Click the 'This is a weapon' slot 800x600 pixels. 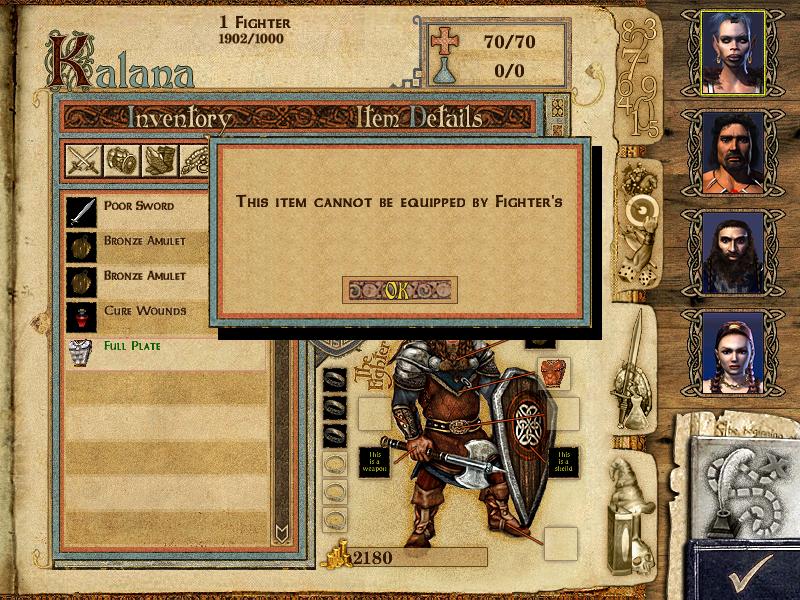pos(373,461)
